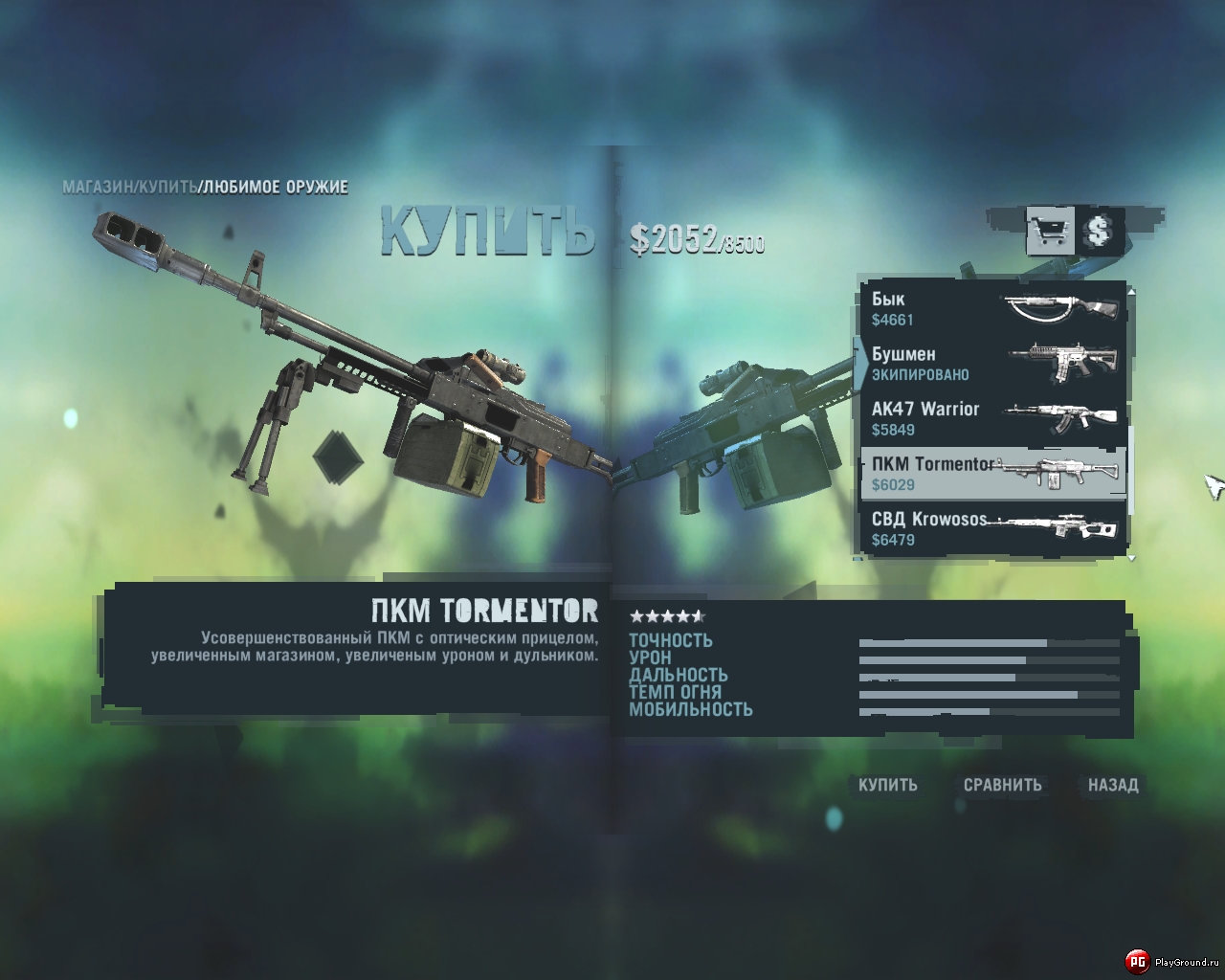The height and width of the screenshot is (980, 1225).
Task: Choose the equipped Бушмен rifle entry
Action: [991, 364]
